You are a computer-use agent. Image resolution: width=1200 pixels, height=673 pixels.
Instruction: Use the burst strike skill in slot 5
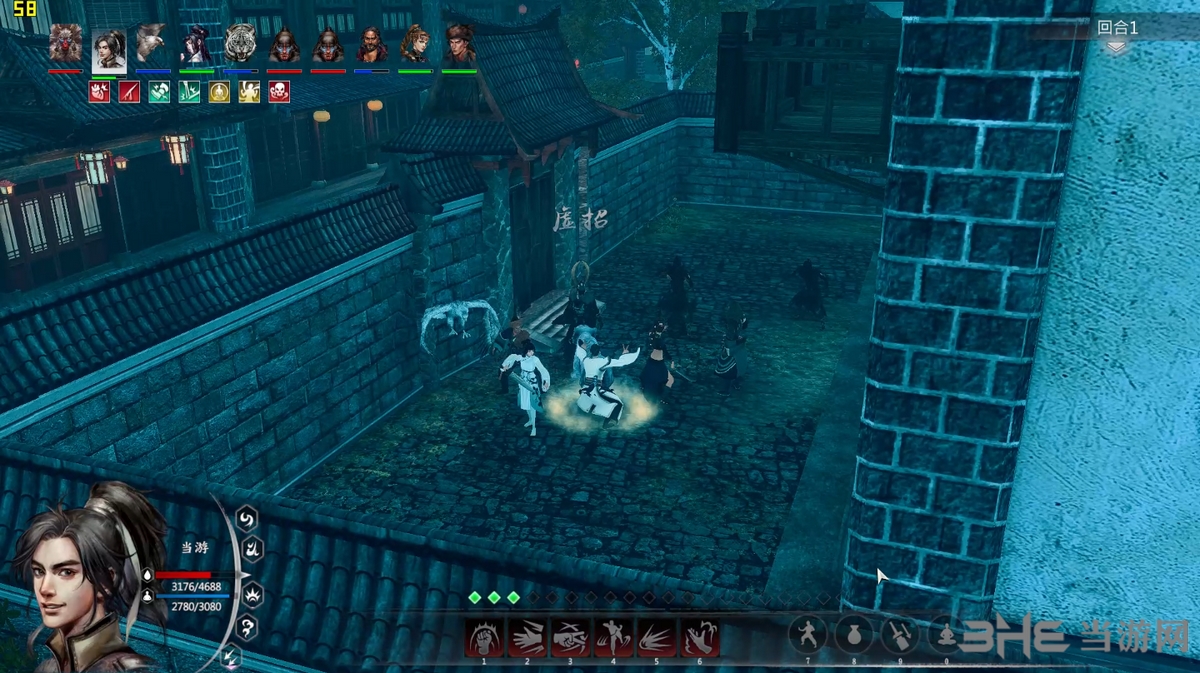pyautogui.click(x=657, y=637)
